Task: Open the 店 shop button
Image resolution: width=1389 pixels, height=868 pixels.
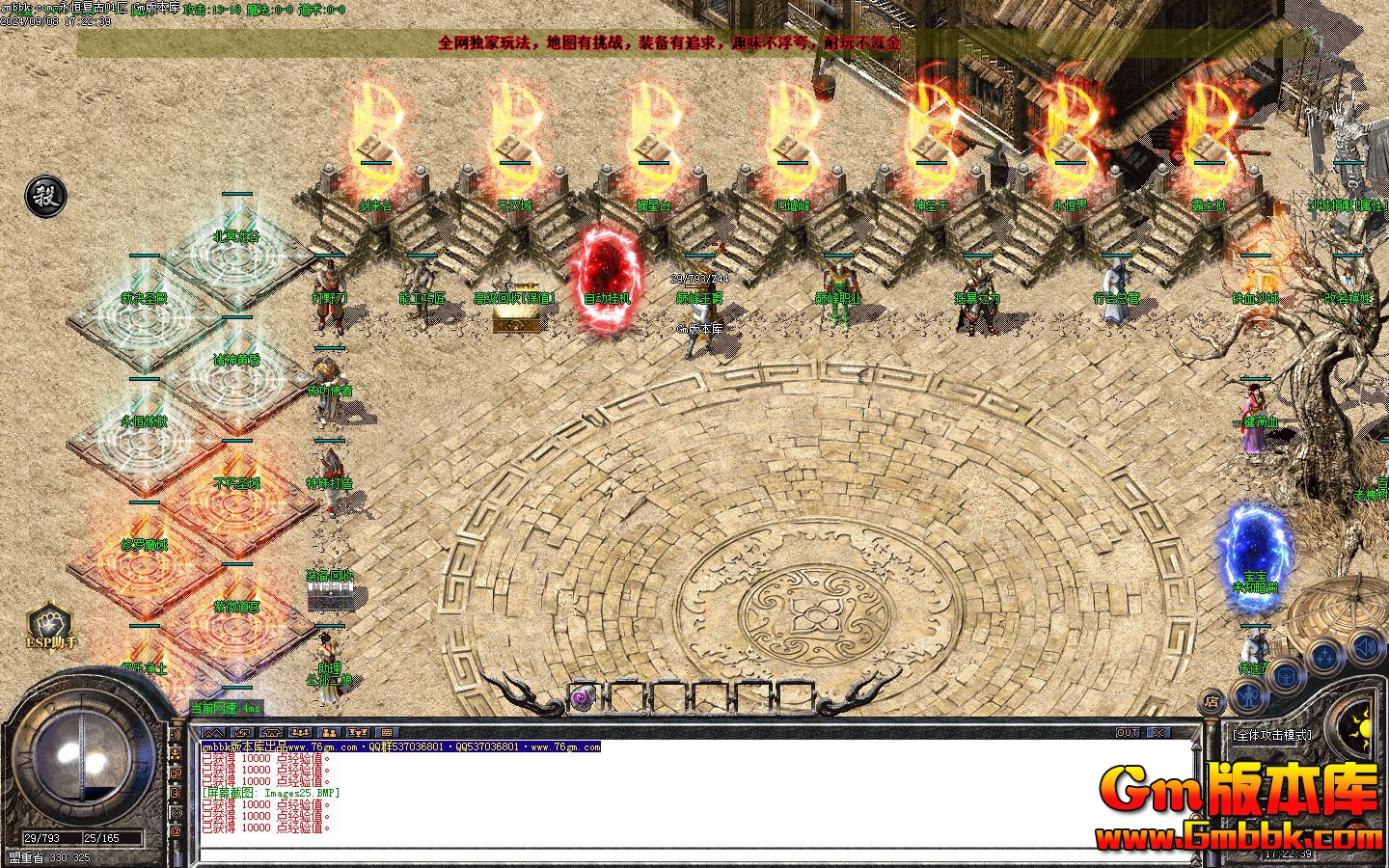Action: tap(1212, 701)
